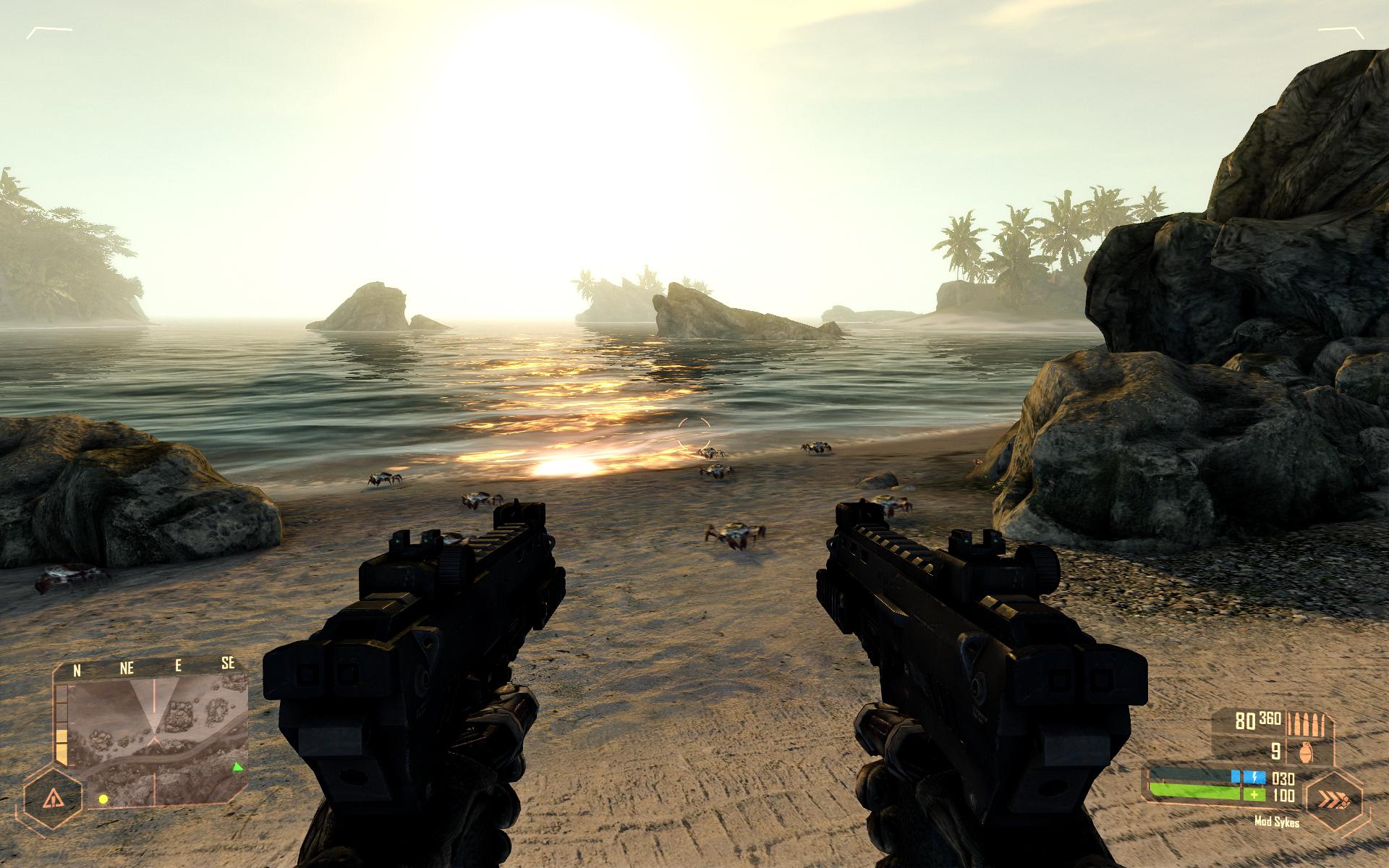Click the altitude gauge bar beside minimap
Viewport: 1389px width, 868px height.
tap(61, 723)
